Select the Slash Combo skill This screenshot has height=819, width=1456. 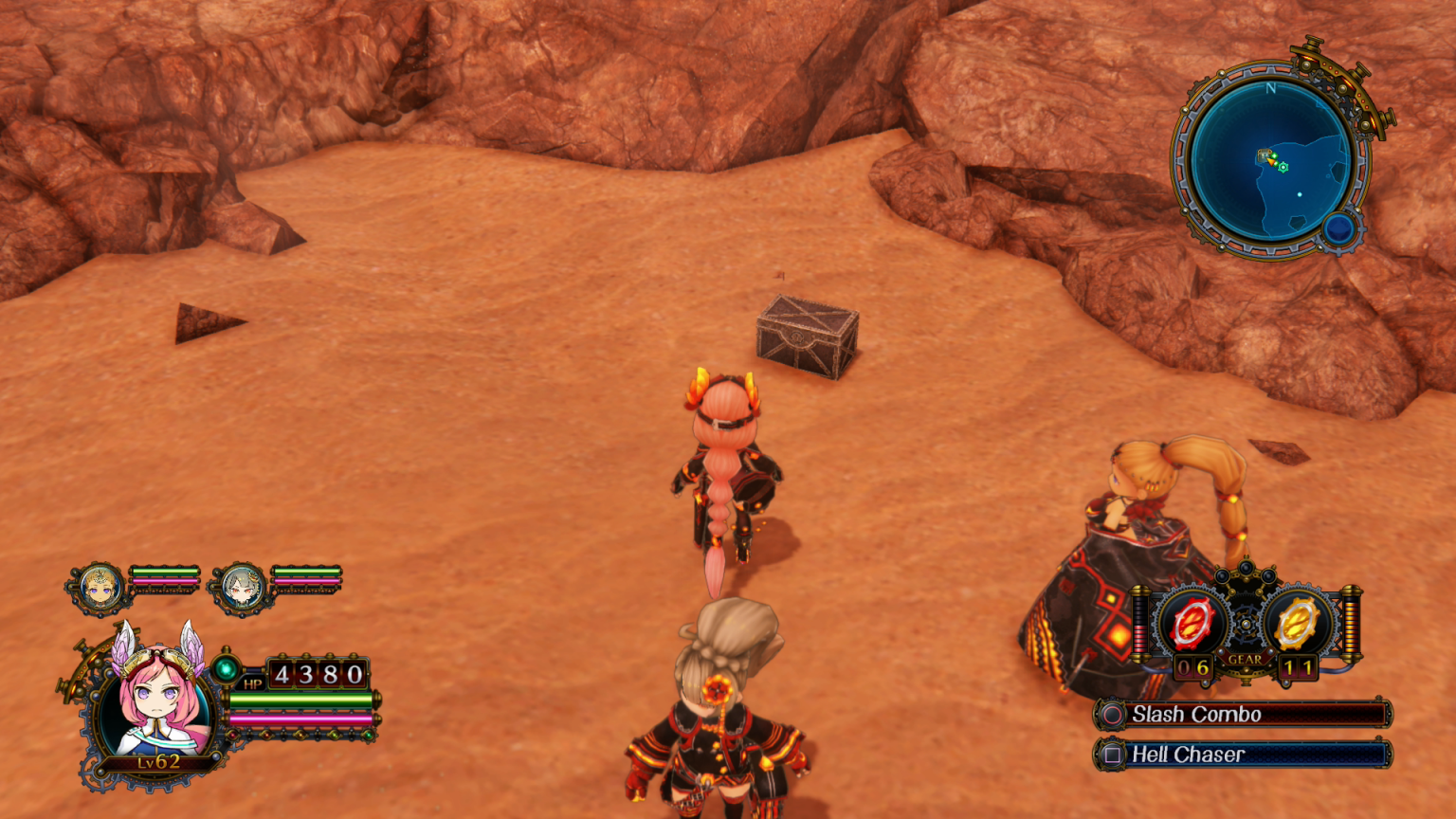(1243, 715)
